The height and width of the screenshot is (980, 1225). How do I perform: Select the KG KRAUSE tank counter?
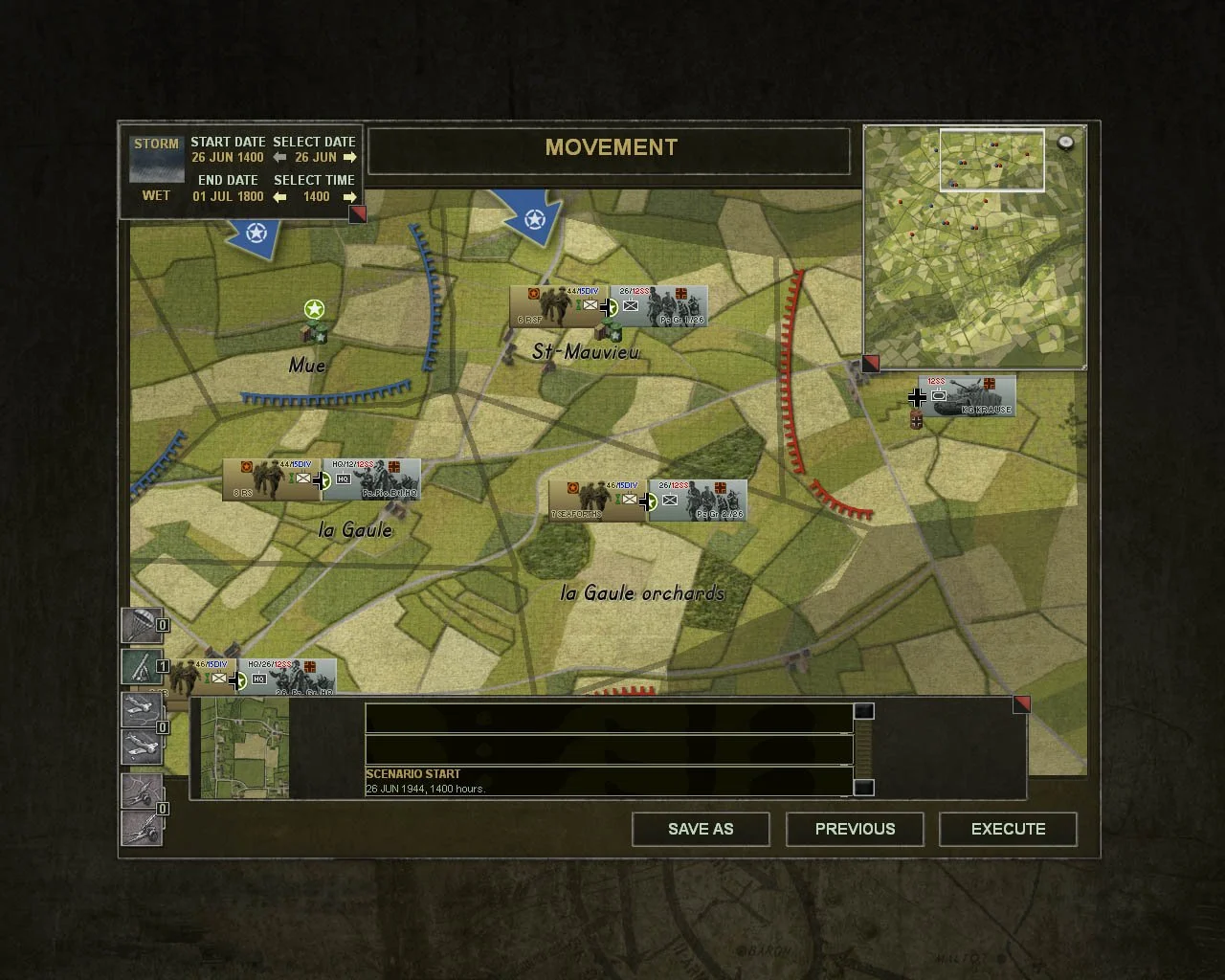[967, 396]
